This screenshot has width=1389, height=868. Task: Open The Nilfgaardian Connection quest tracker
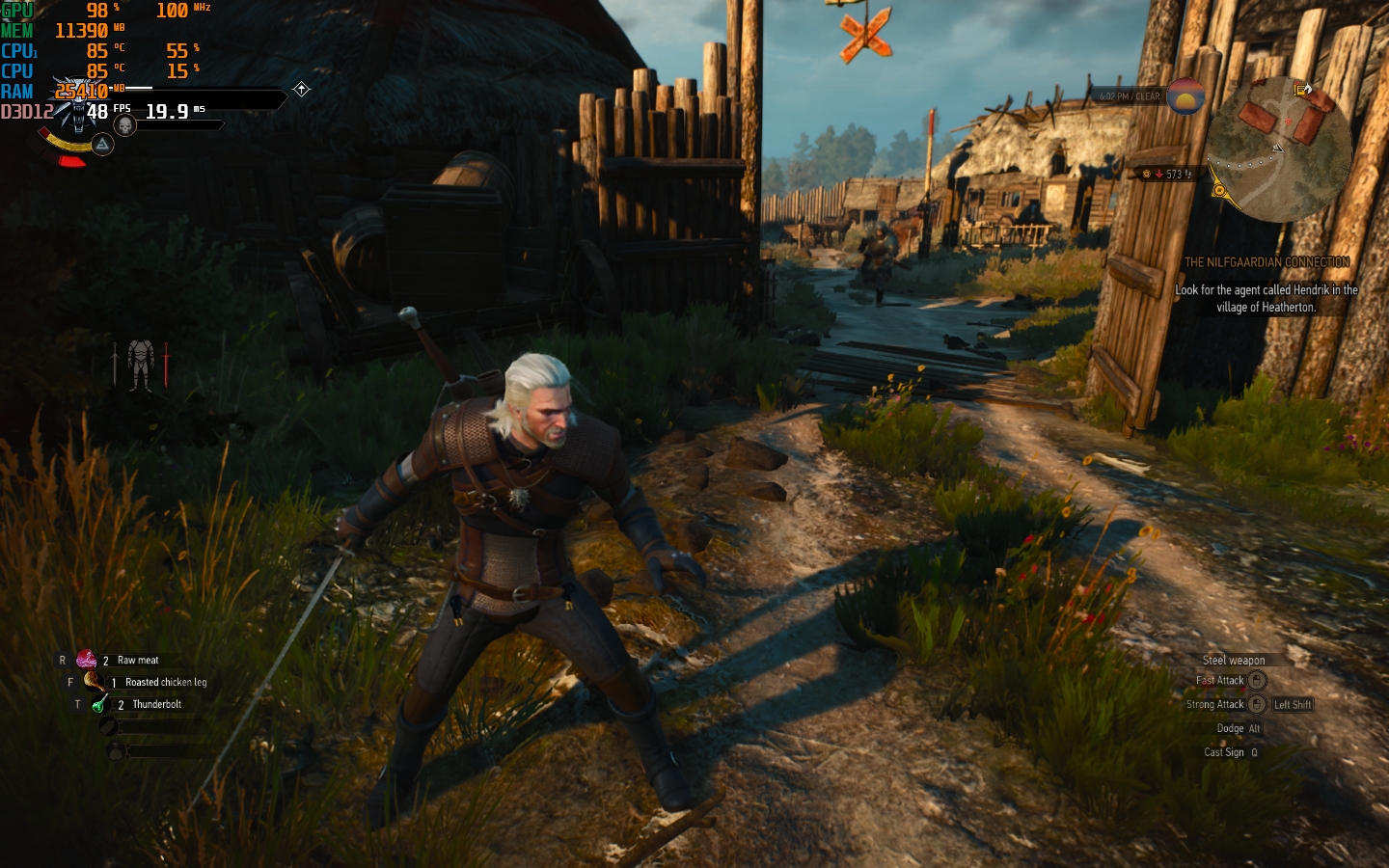(x=1266, y=262)
